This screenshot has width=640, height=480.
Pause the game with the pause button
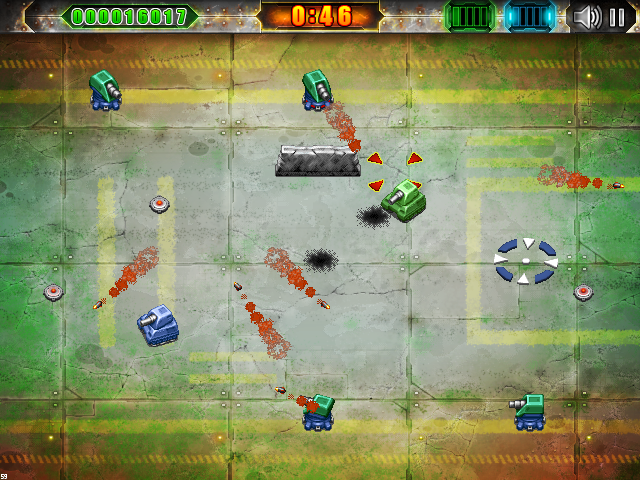pos(617,17)
